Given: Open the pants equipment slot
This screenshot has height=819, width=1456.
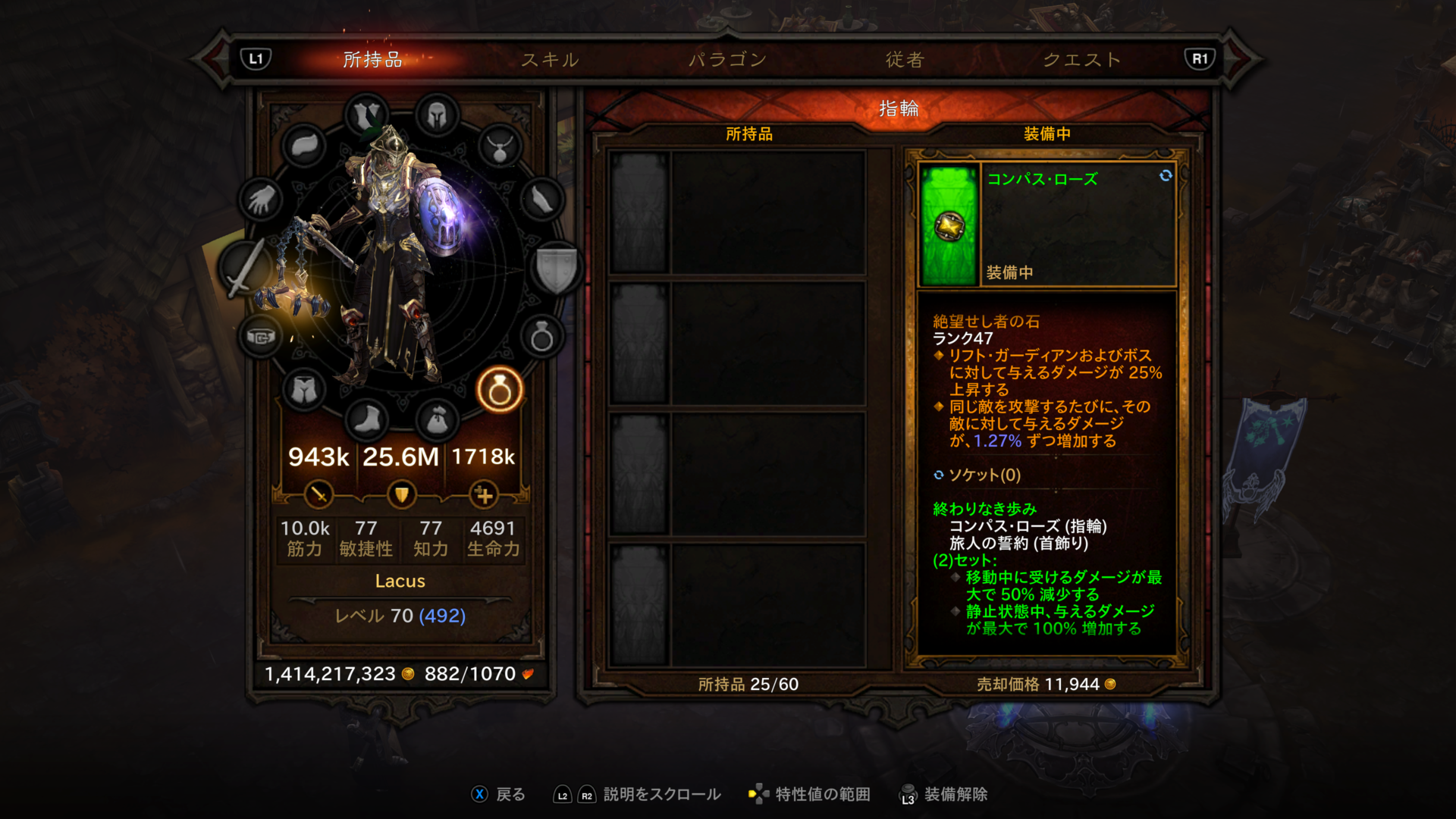Looking at the screenshot, I should click(x=304, y=390).
